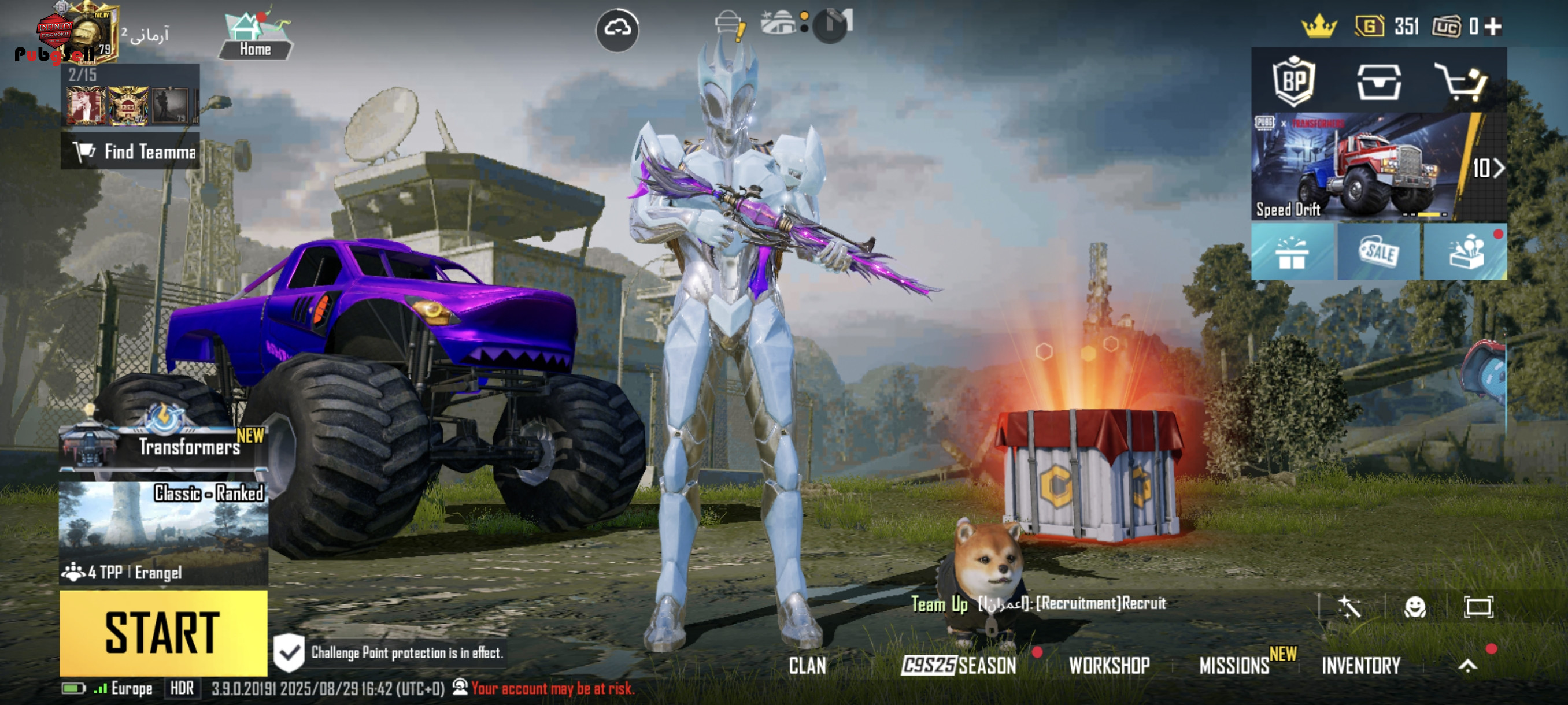
Task: Open the WORKSHOP menu
Action: [1109, 666]
